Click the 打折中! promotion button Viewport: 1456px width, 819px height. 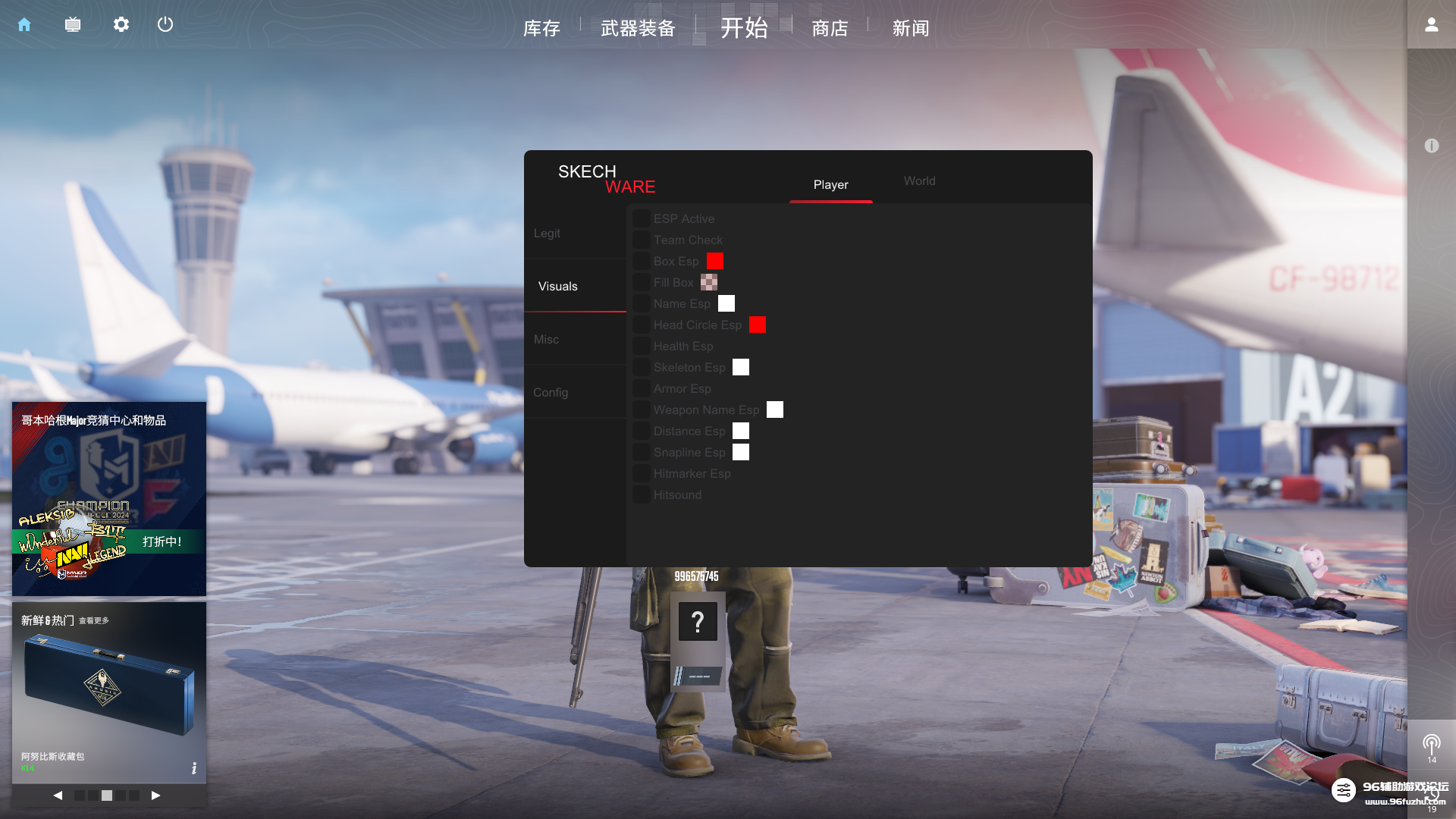(163, 541)
